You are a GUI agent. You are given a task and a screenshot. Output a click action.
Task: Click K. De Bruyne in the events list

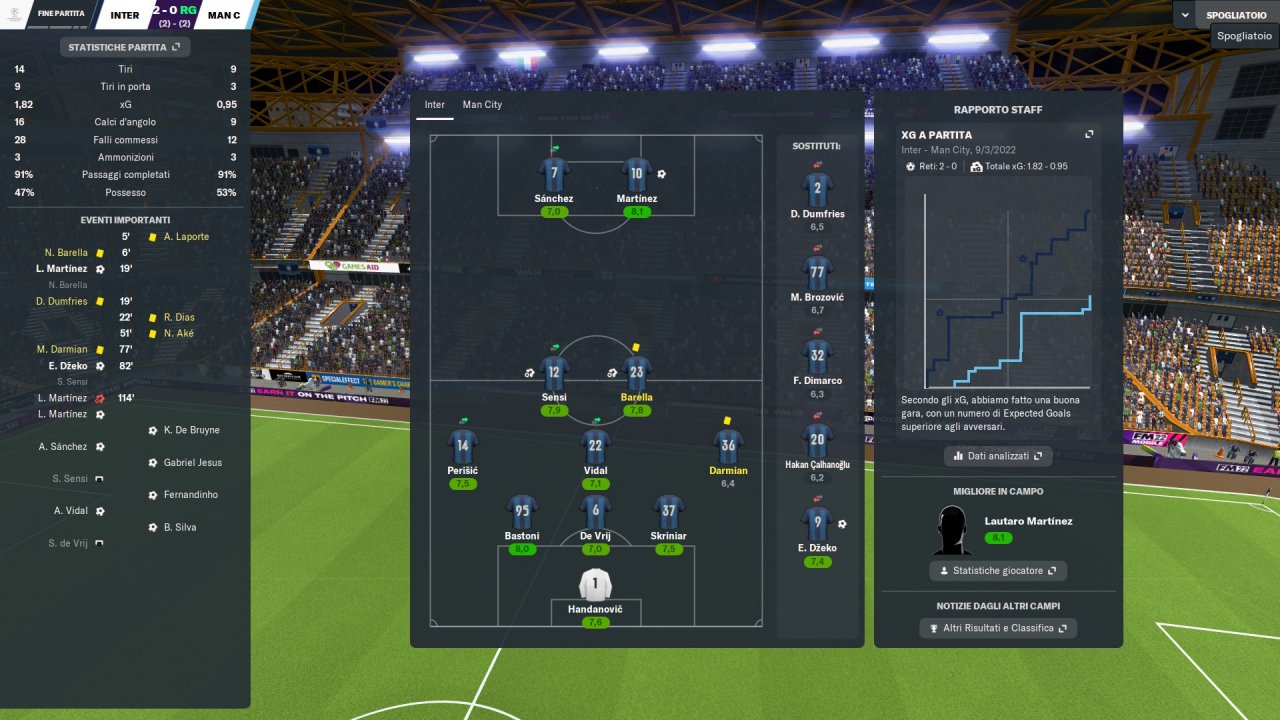(x=191, y=430)
